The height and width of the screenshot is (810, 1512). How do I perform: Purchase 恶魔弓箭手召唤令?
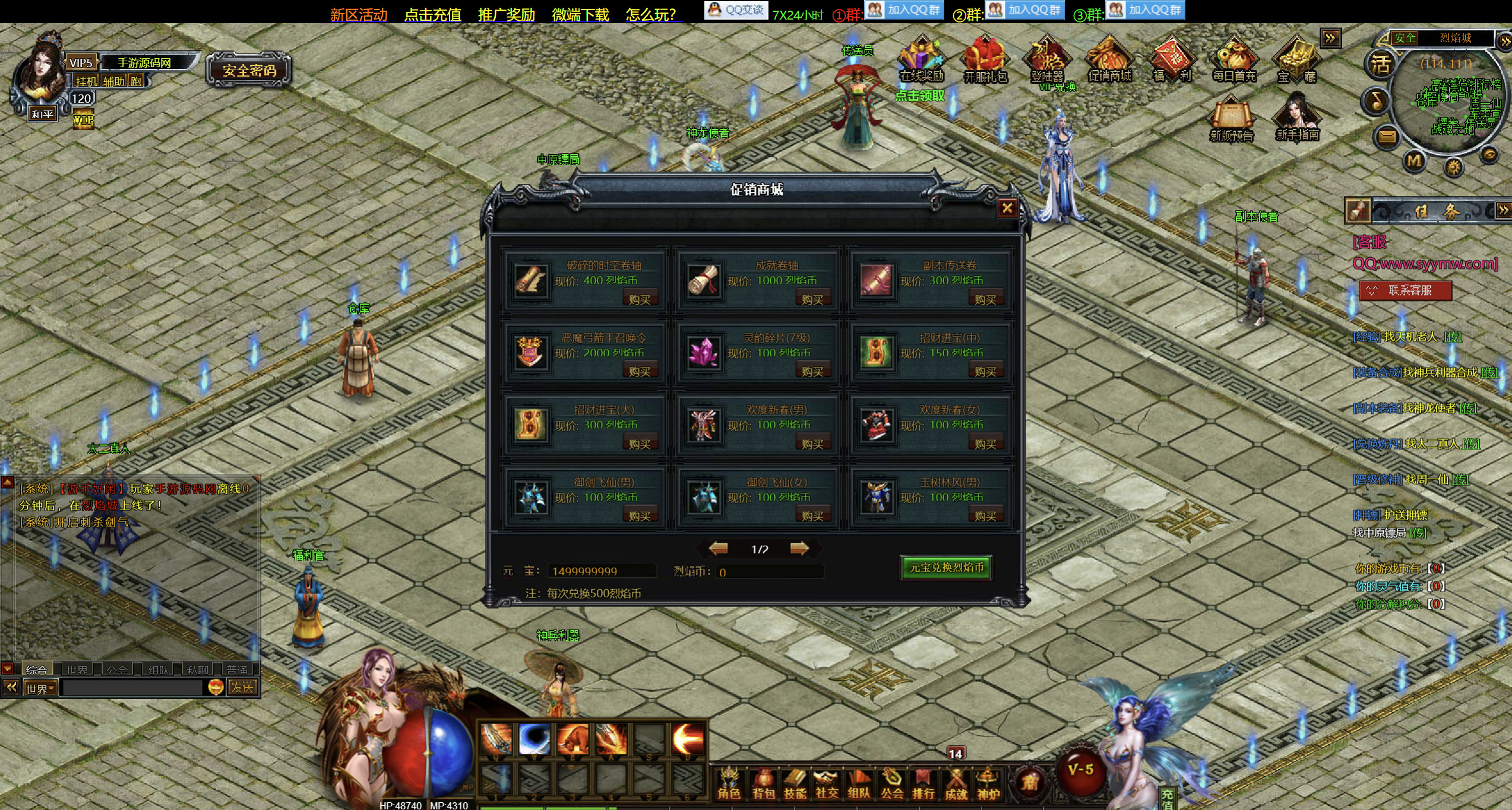tap(640, 371)
